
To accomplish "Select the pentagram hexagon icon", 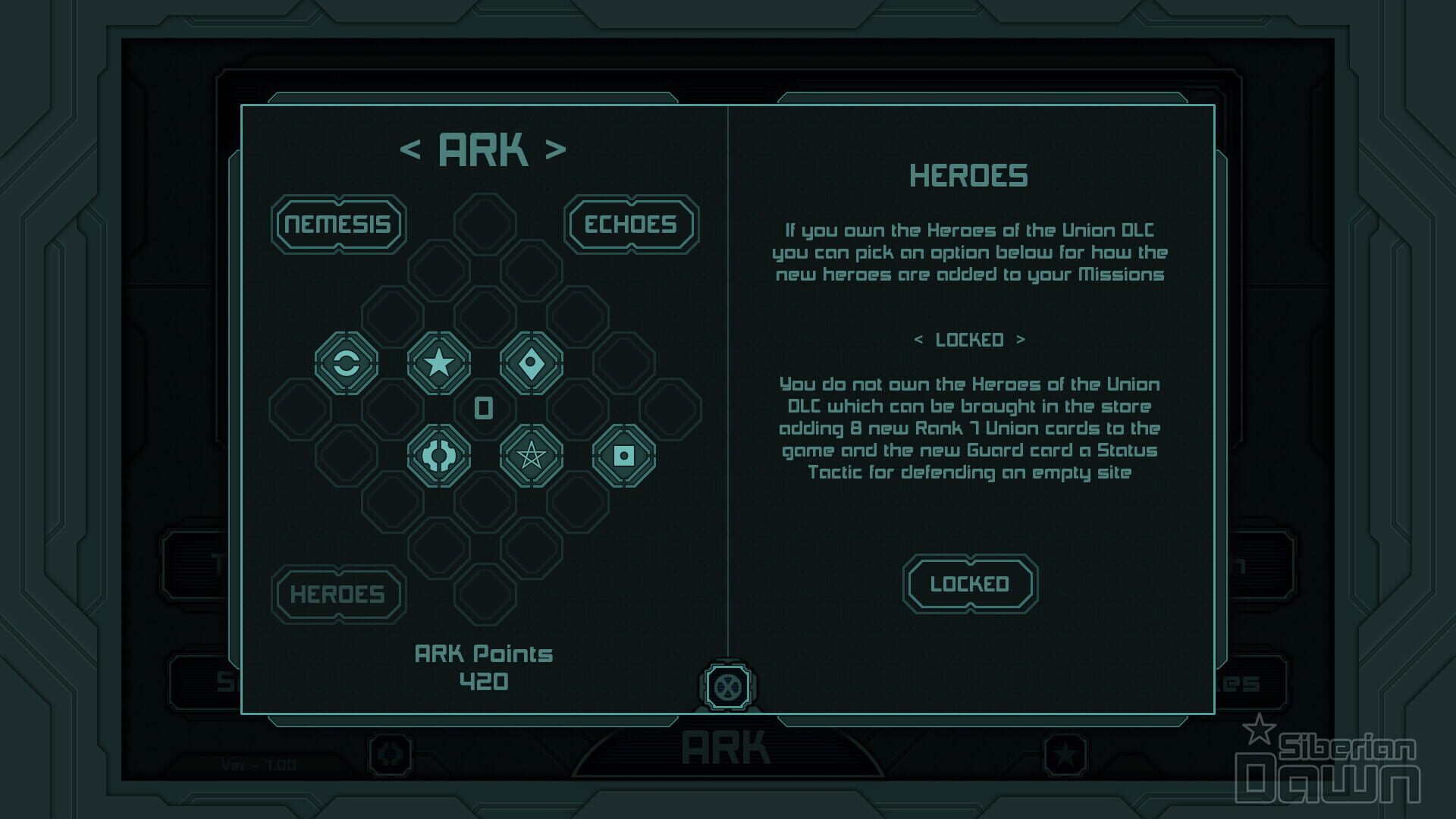I will 532,456.
